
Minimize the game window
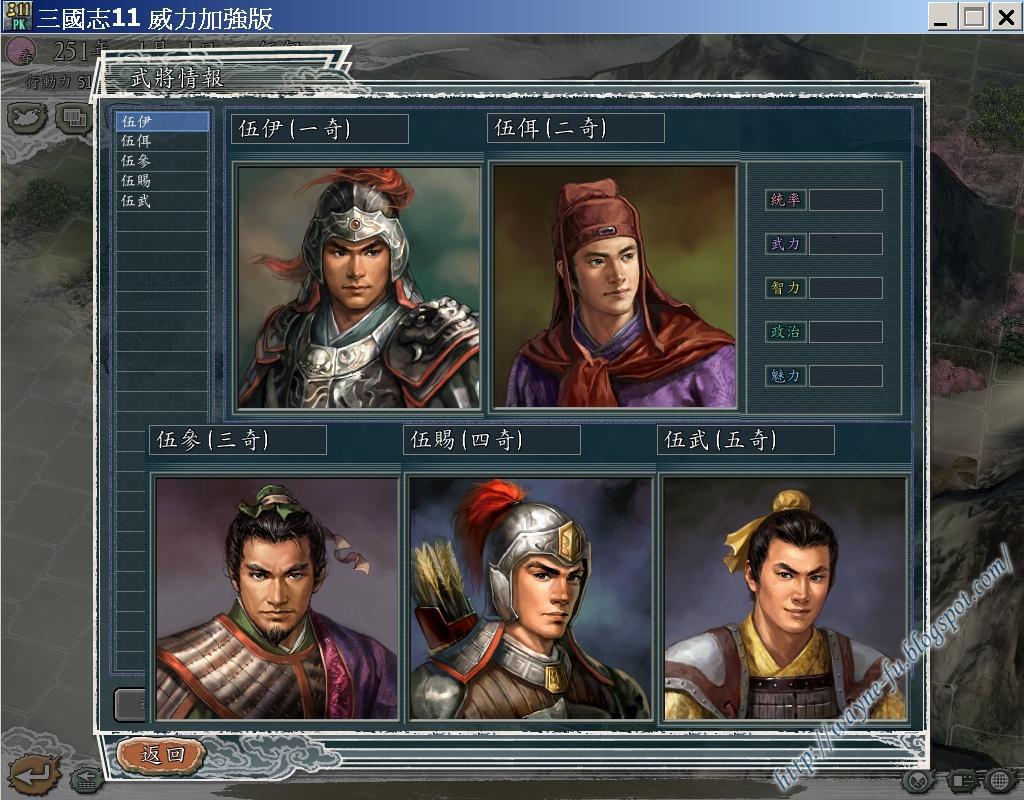pyautogui.click(x=942, y=16)
